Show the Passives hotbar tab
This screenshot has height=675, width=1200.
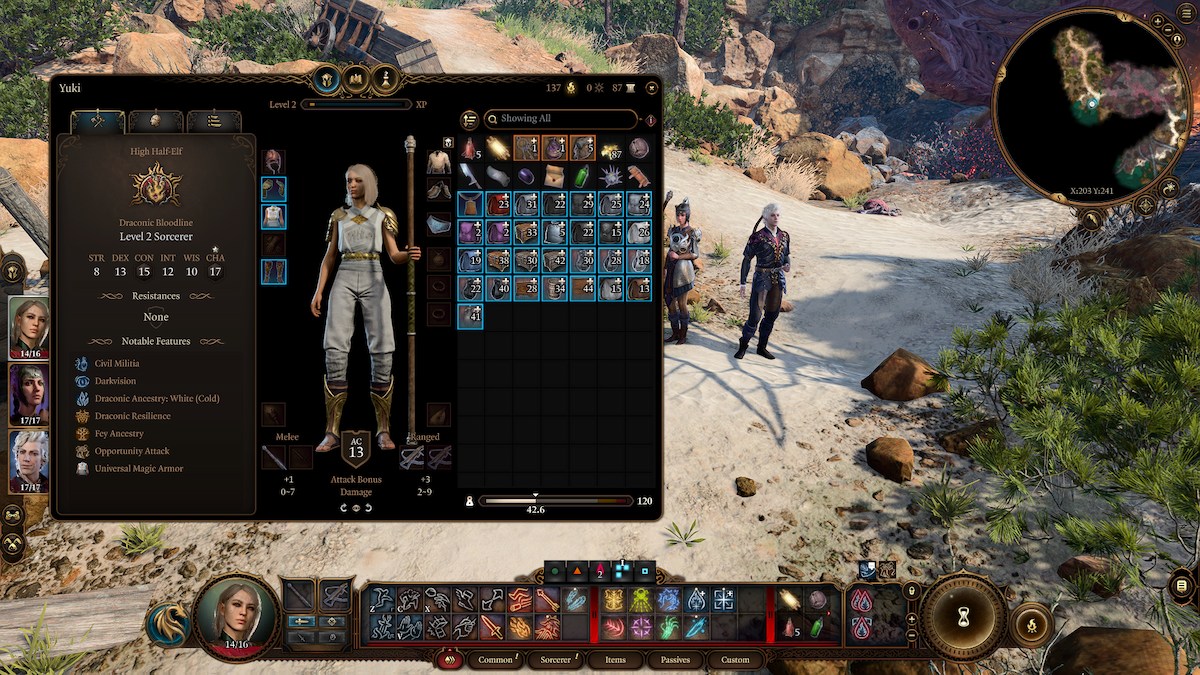click(x=675, y=660)
